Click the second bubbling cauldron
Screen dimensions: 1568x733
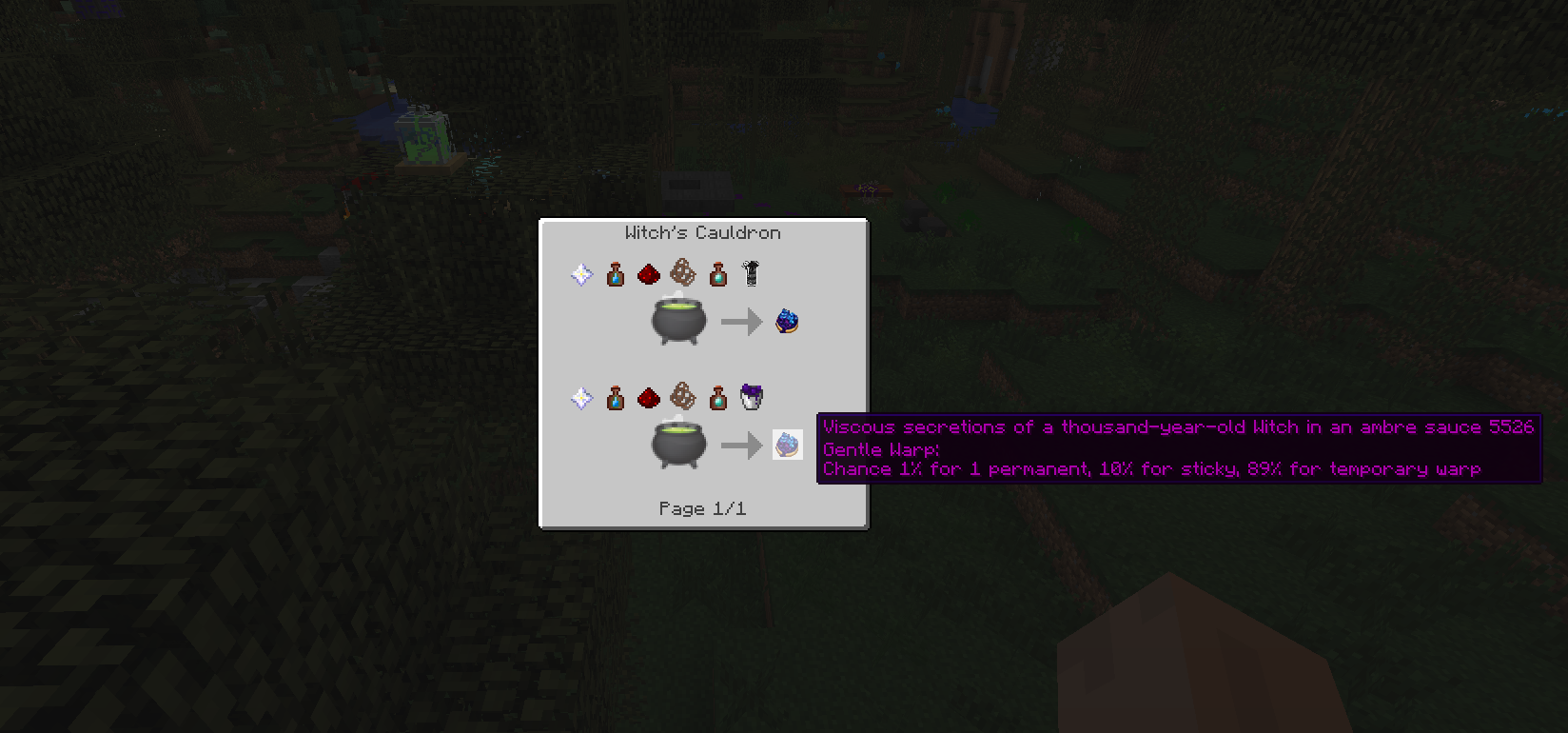point(677,445)
